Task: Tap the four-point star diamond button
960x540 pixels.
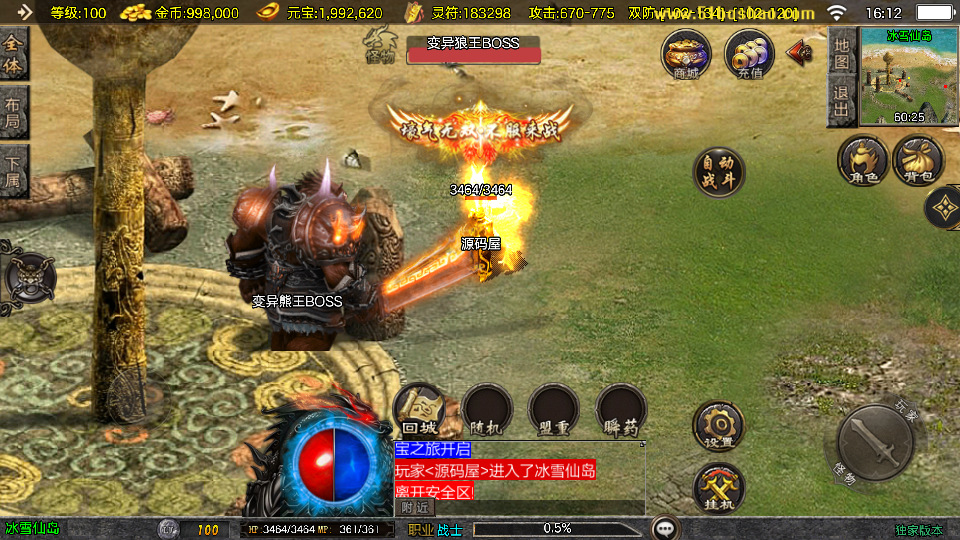Action: (944, 208)
